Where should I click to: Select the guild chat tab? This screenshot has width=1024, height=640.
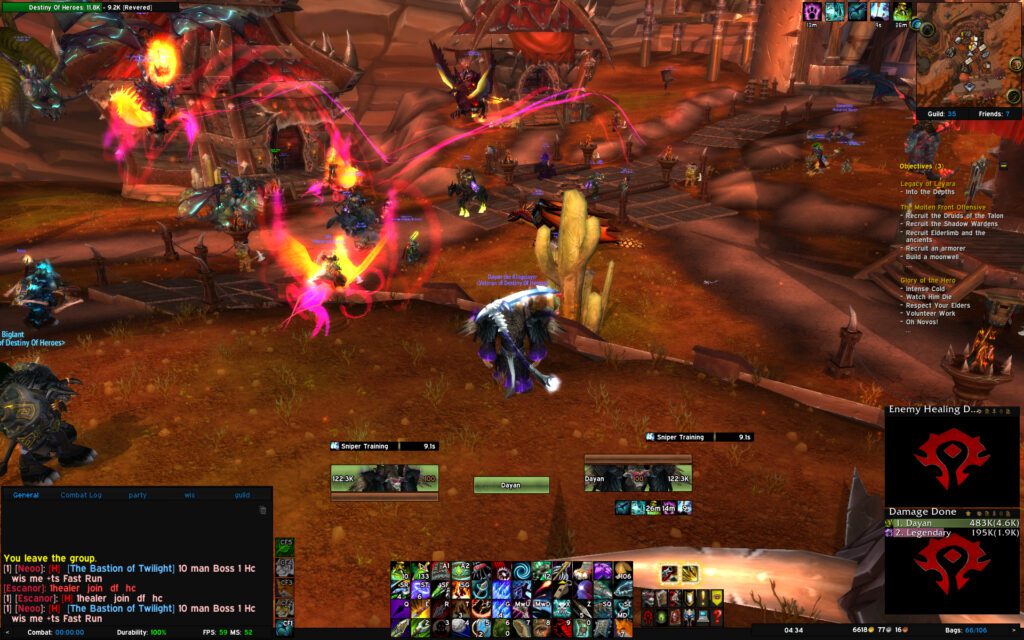click(242, 495)
